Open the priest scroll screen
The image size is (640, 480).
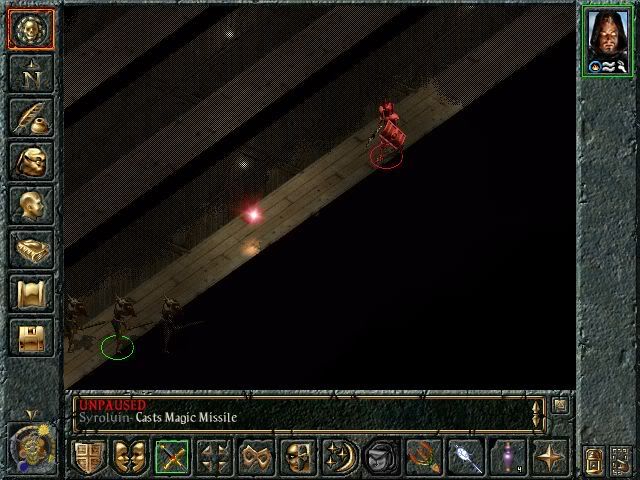(x=30, y=293)
